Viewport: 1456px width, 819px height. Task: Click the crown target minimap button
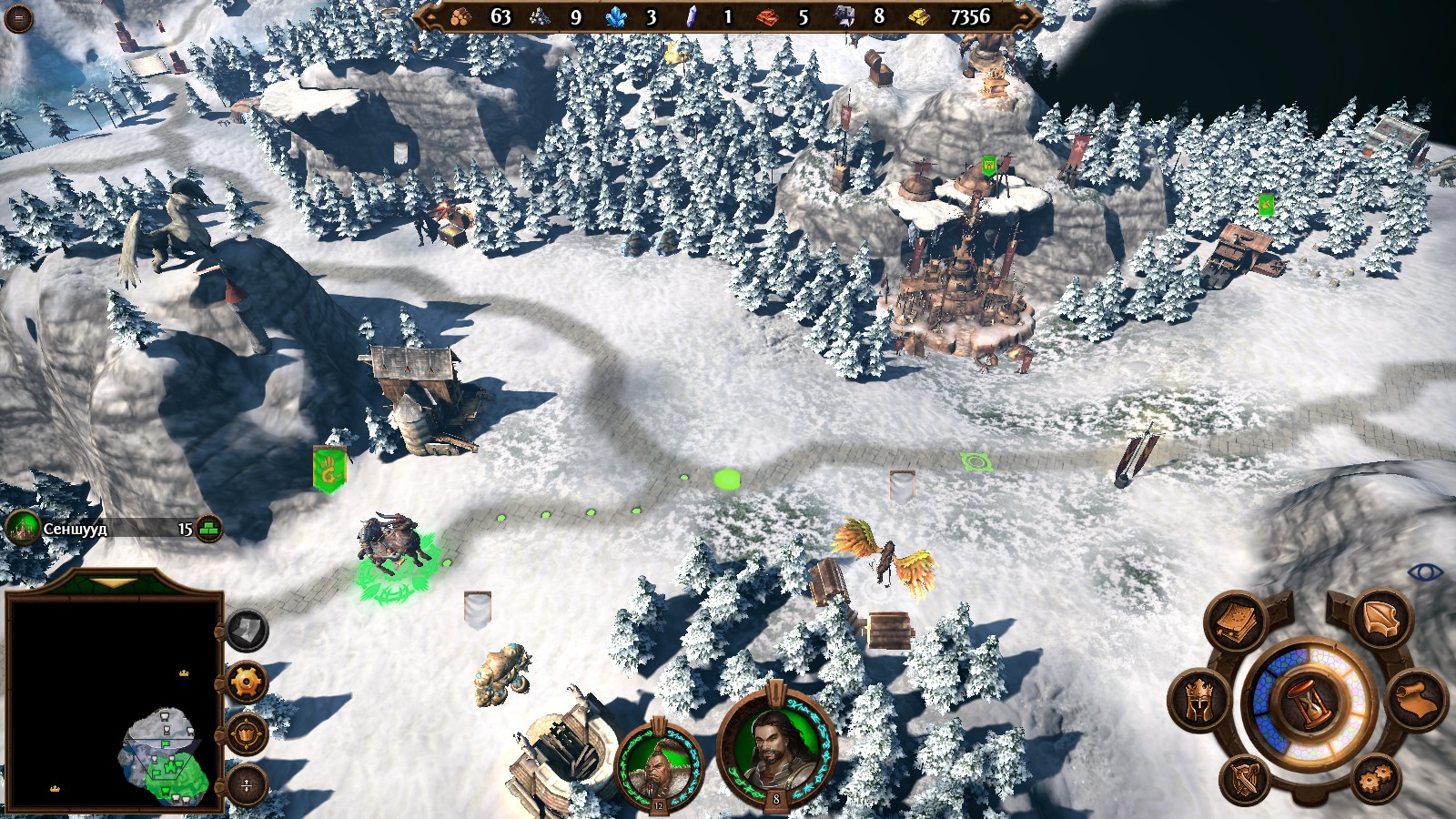tap(247, 733)
